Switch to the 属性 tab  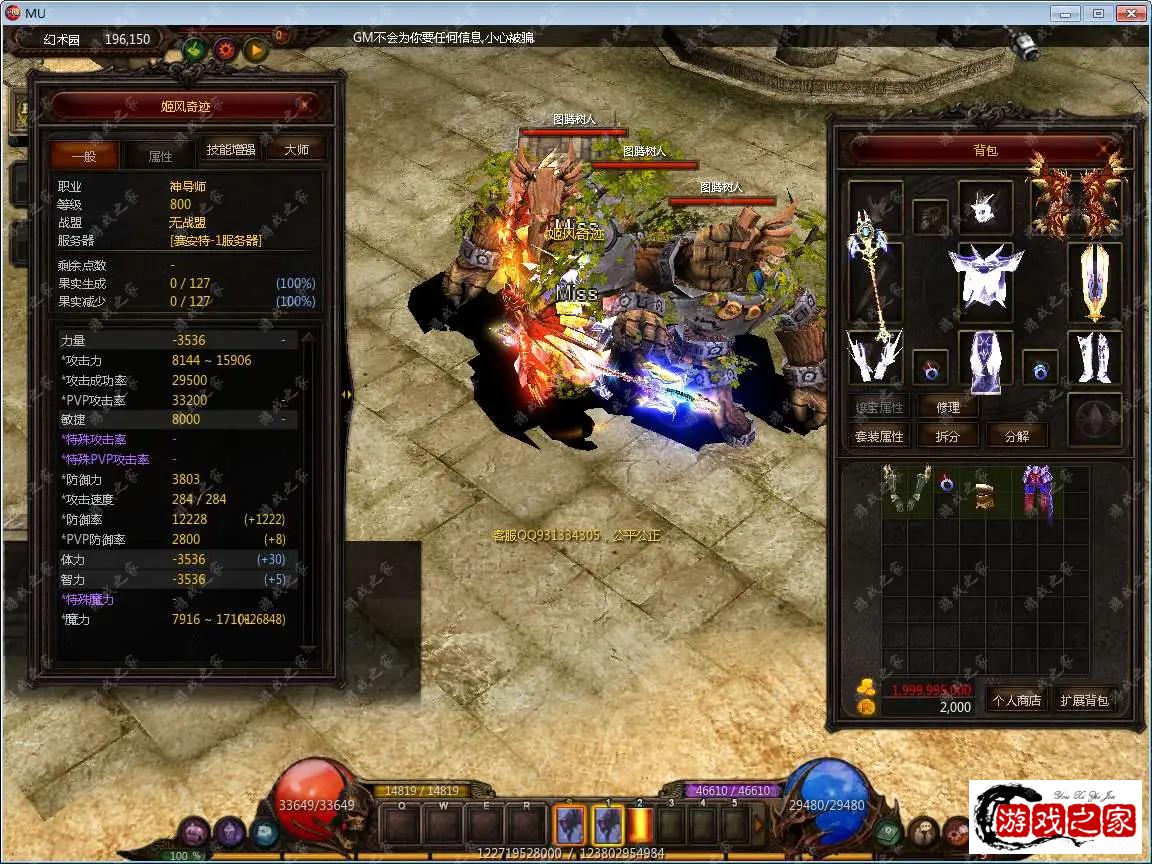[x=160, y=156]
